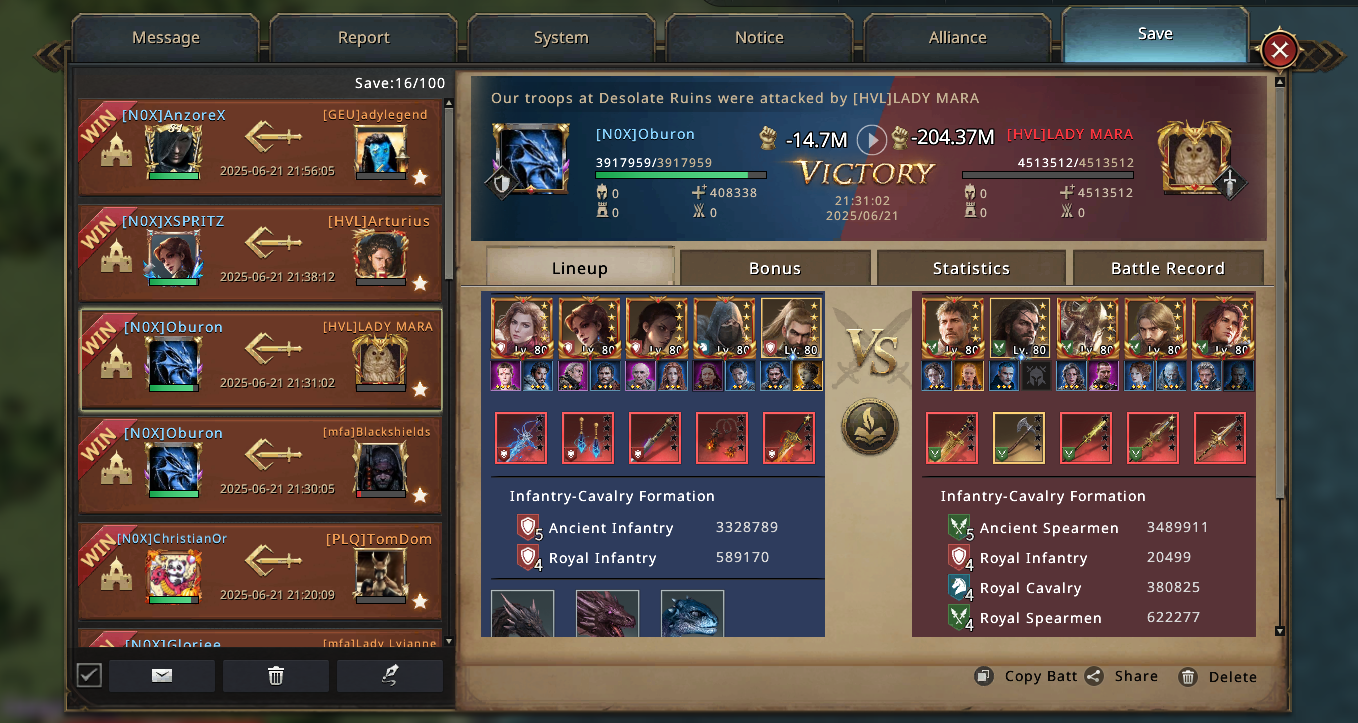
Task: Select the System tab
Action: pyautogui.click(x=561, y=38)
